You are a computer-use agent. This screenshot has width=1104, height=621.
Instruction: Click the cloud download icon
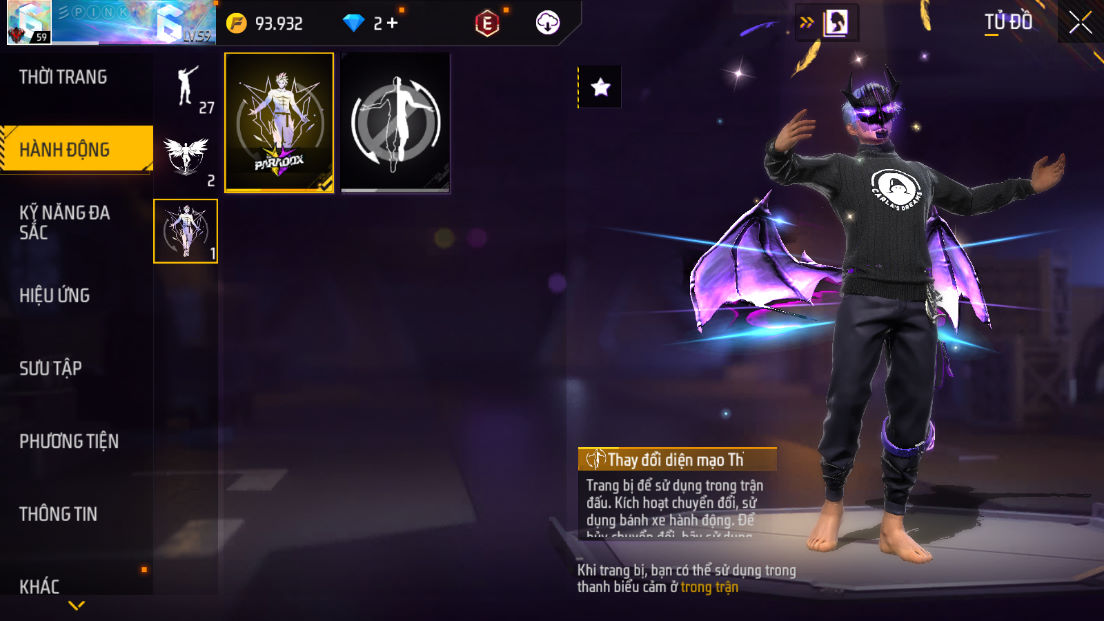(548, 23)
